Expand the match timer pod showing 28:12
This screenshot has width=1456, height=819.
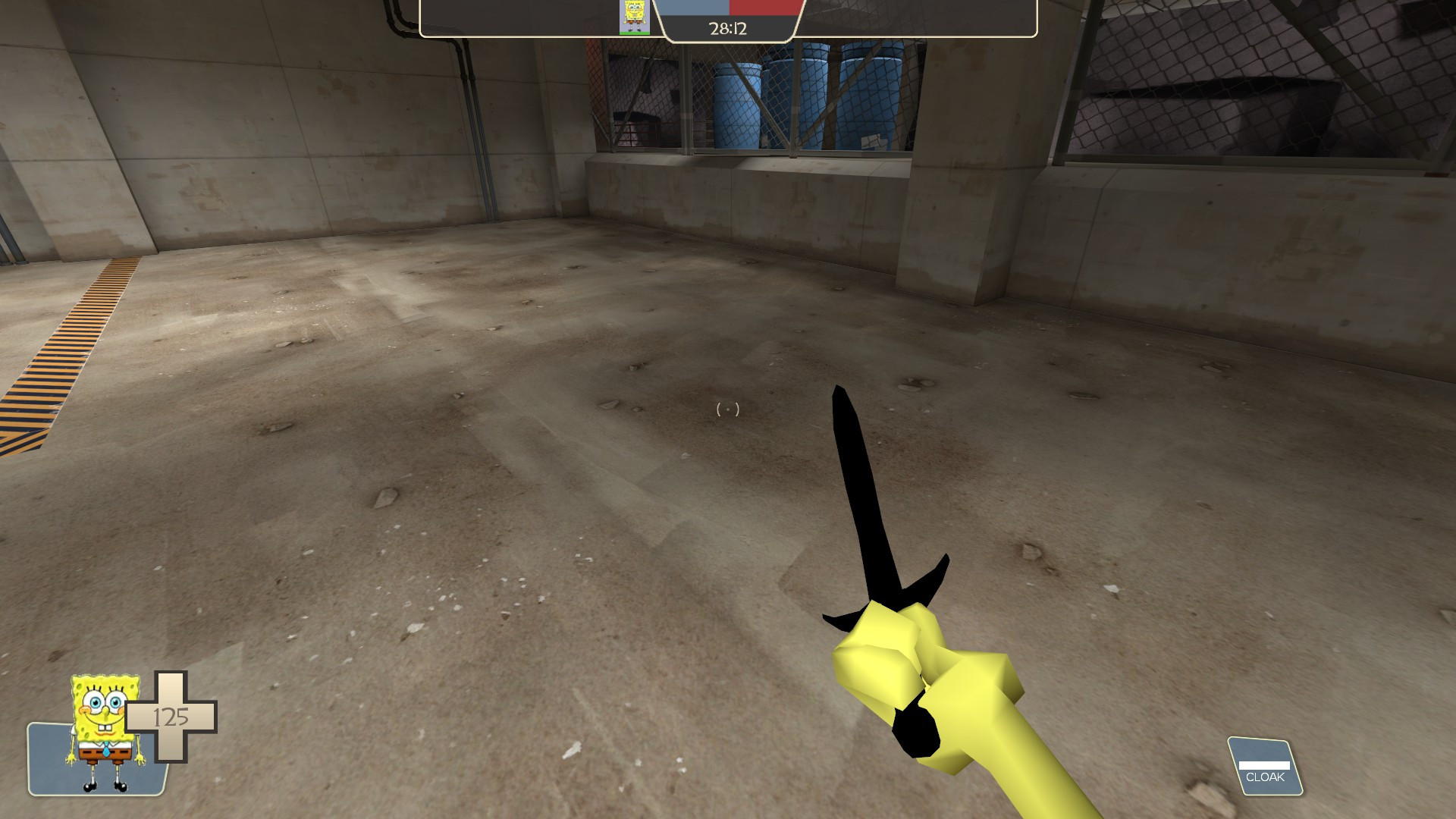(x=726, y=29)
